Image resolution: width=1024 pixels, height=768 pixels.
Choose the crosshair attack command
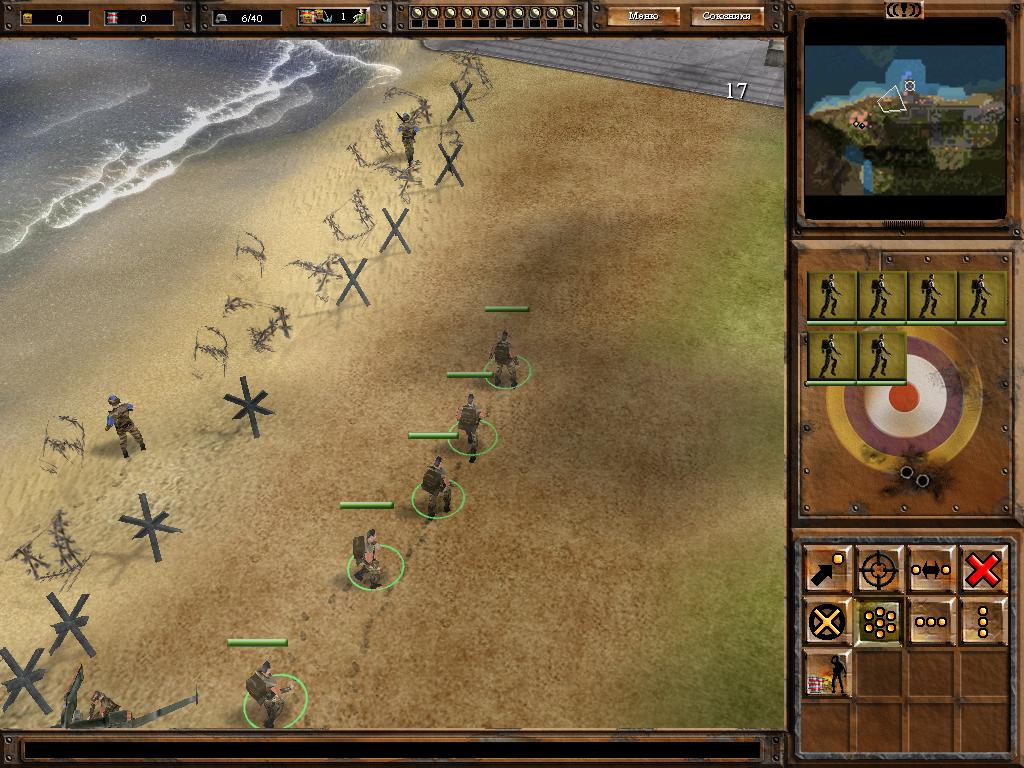coord(879,570)
